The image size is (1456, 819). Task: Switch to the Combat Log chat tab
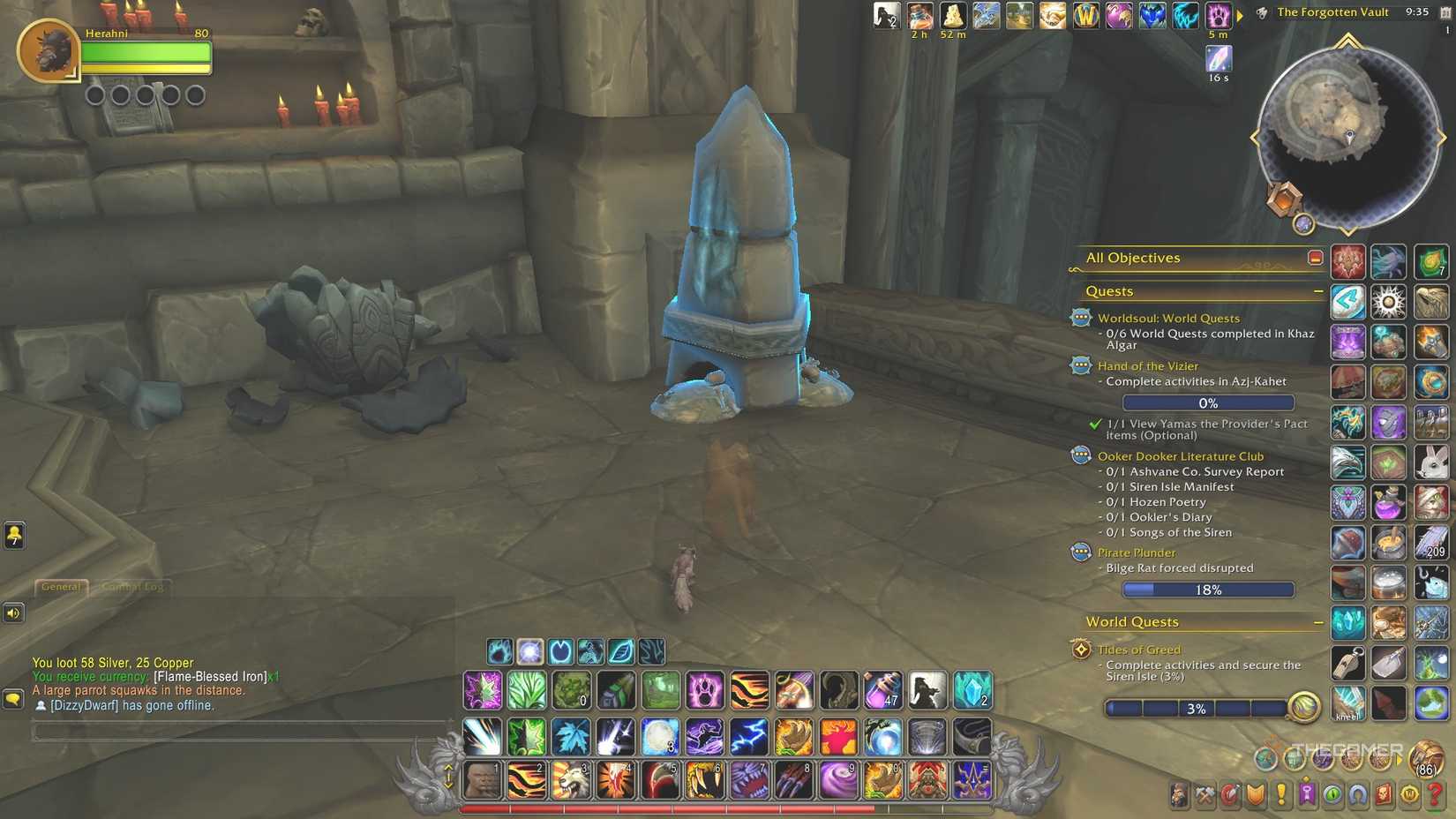click(132, 586)
